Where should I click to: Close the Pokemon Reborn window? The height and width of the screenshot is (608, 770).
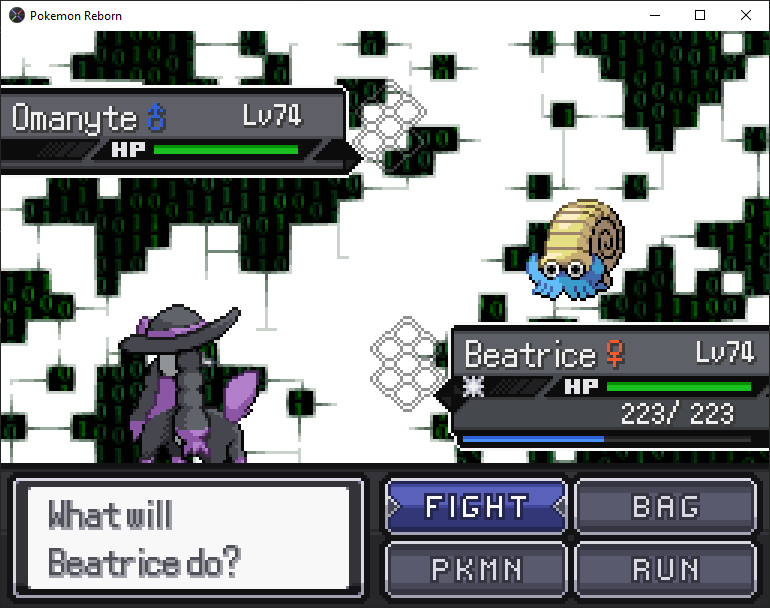coord(746,15)
